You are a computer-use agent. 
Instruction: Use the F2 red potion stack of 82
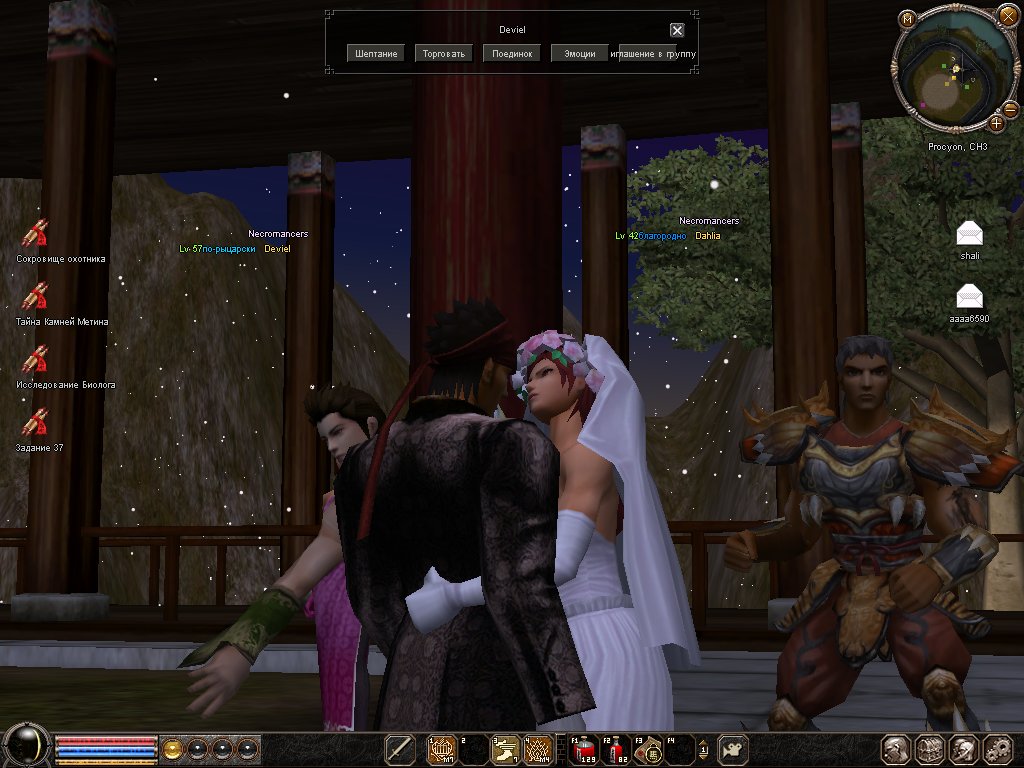(618, 748)
